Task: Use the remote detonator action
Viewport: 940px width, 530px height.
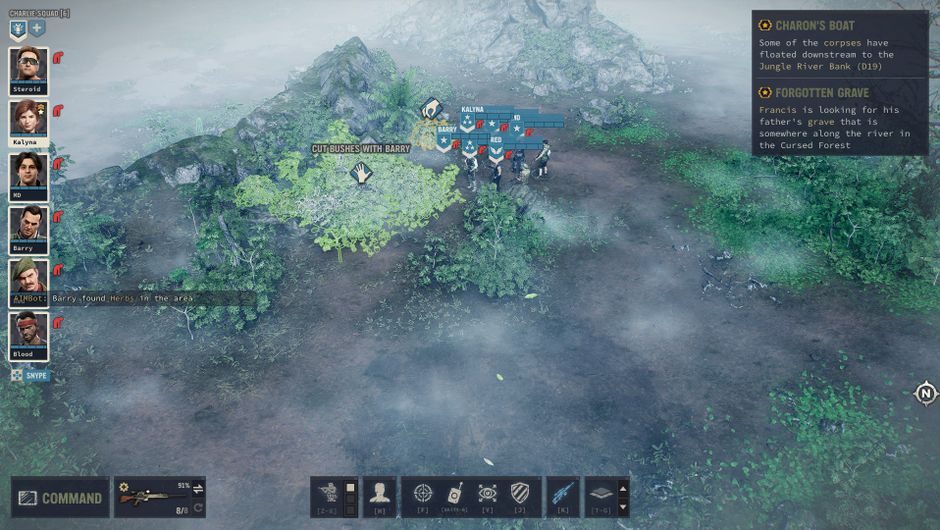Action: 454,493
